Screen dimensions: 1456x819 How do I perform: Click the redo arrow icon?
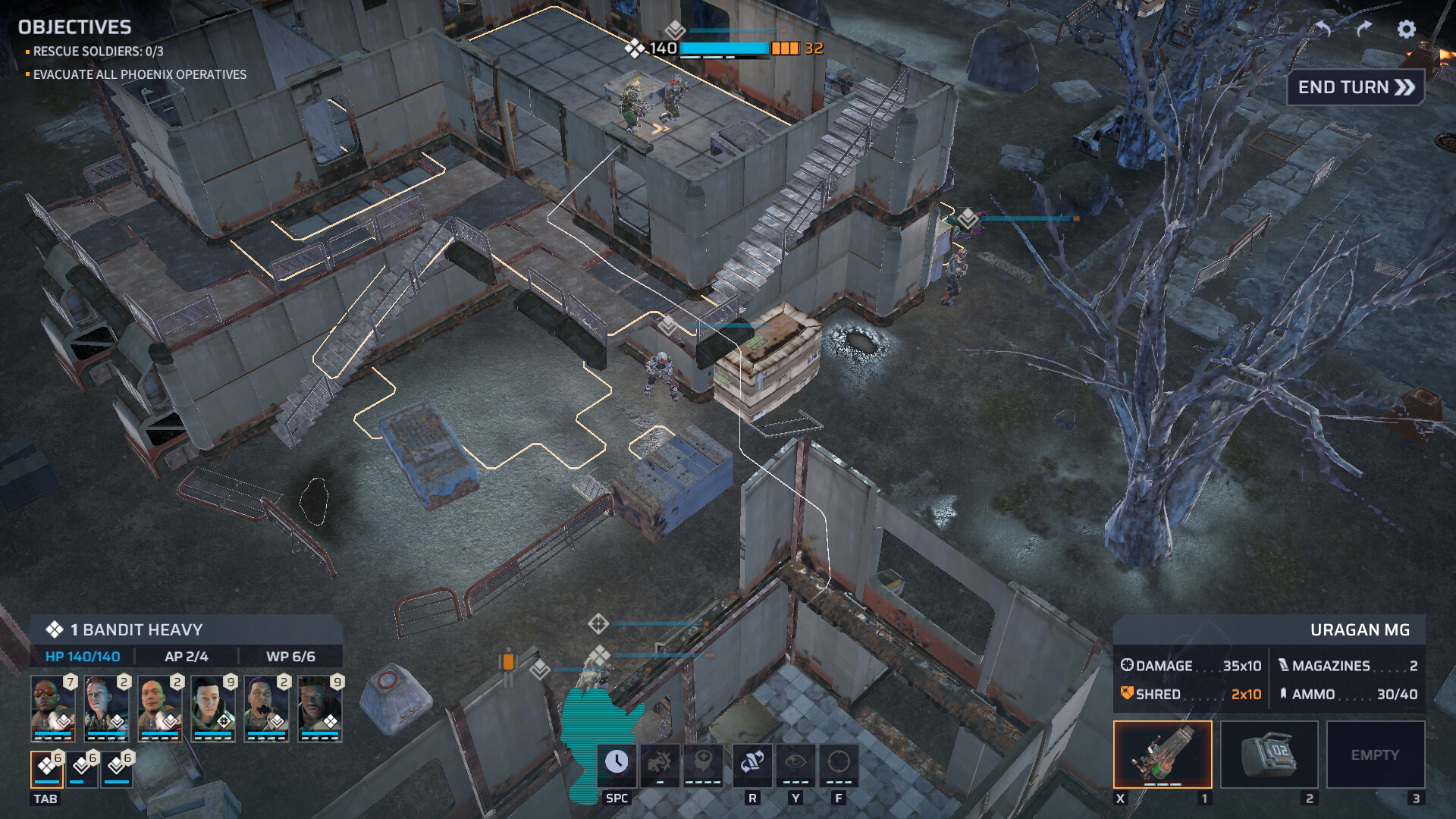(1364, 29)
